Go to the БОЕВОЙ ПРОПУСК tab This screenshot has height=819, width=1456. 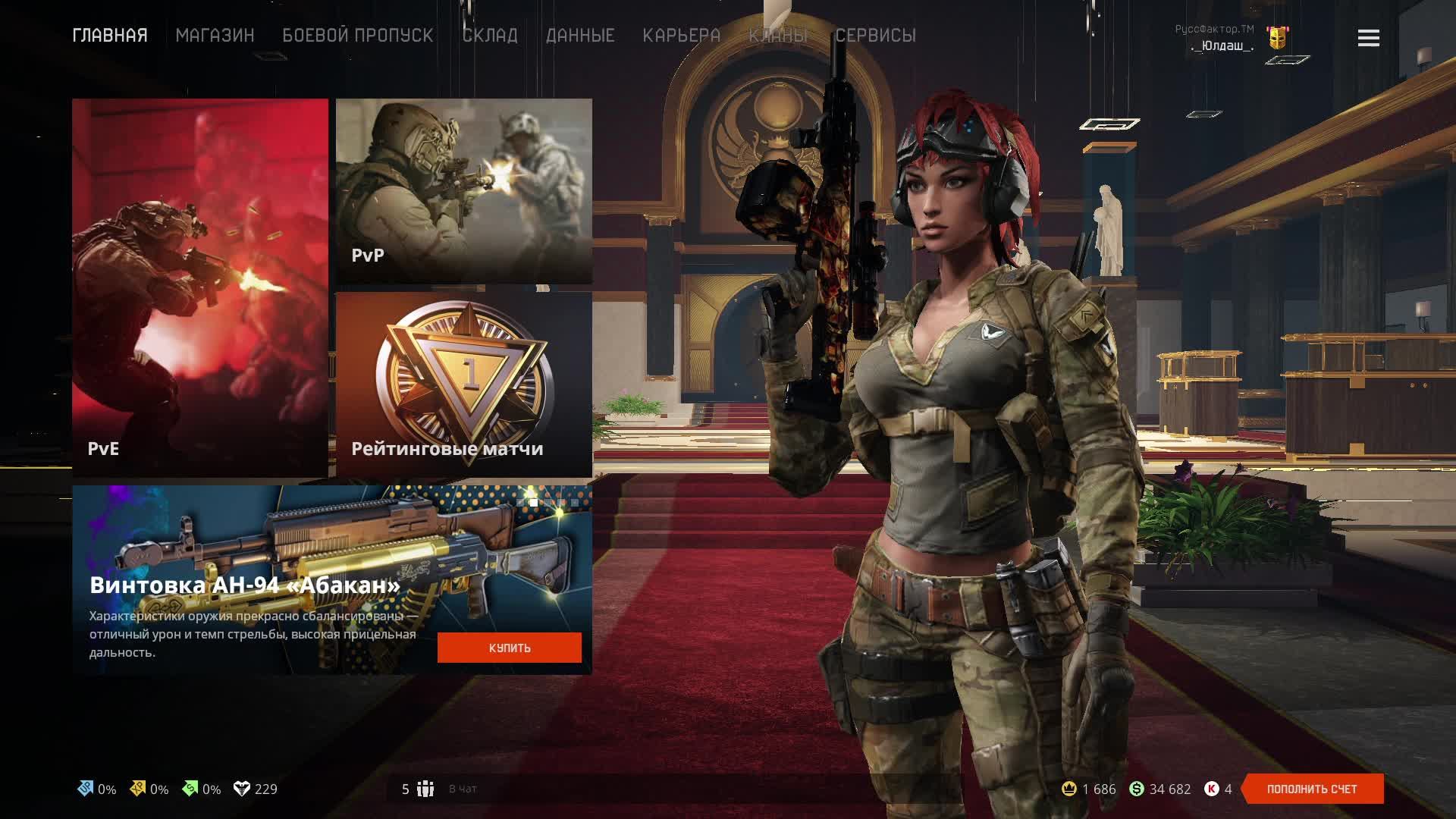tap(358, 36)
